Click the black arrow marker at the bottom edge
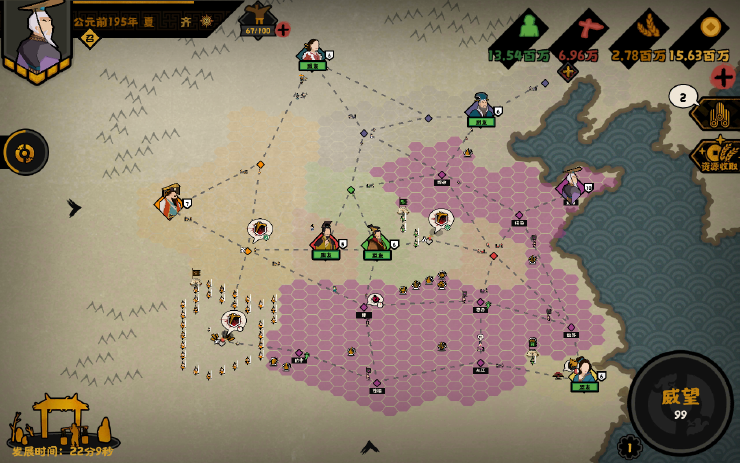The image size is (740, 463). point(369,447)
